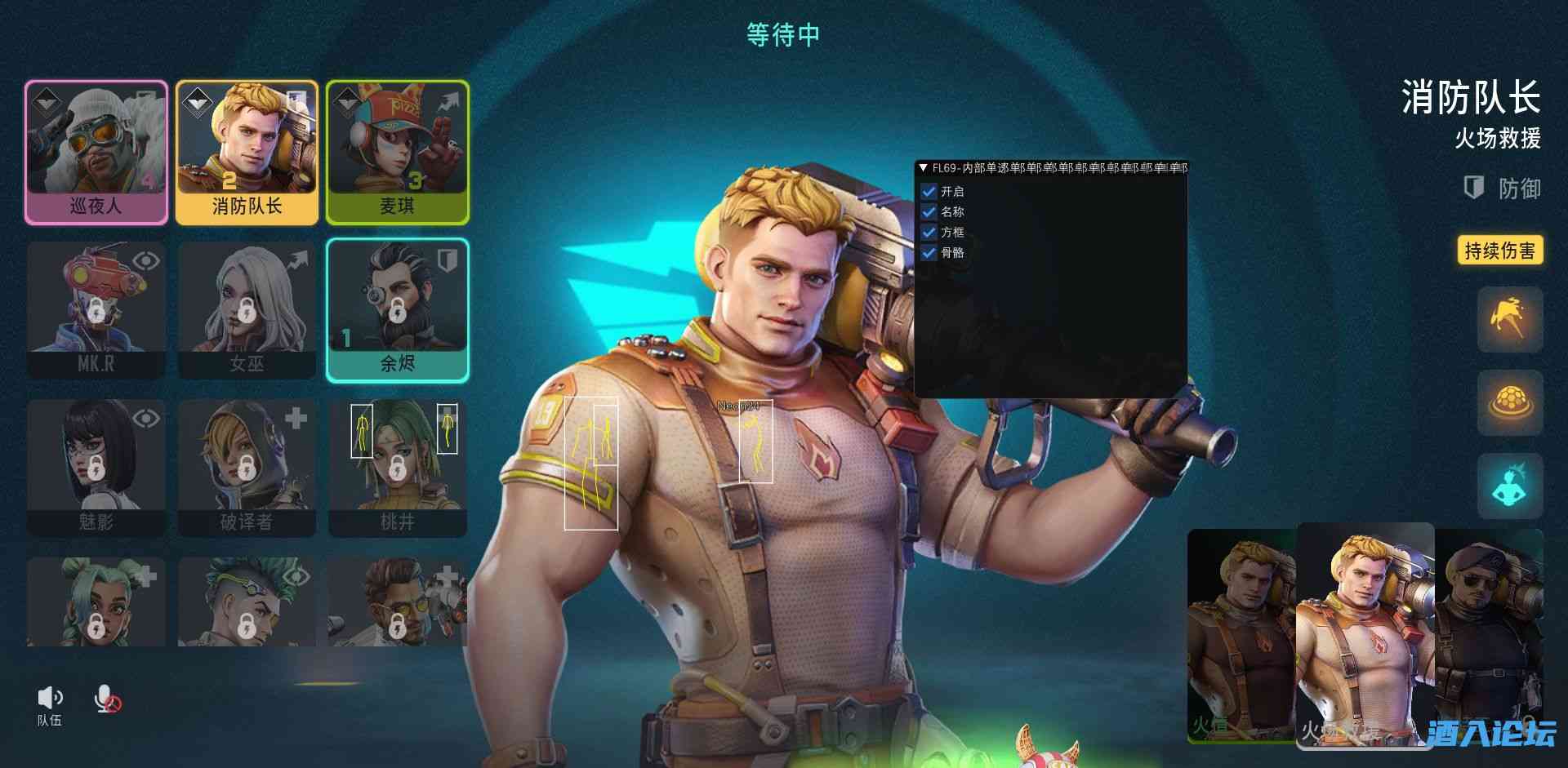Select the locked 桃井 hero card
Screen dimensions: 1568x768
click(x=398, y=468)
